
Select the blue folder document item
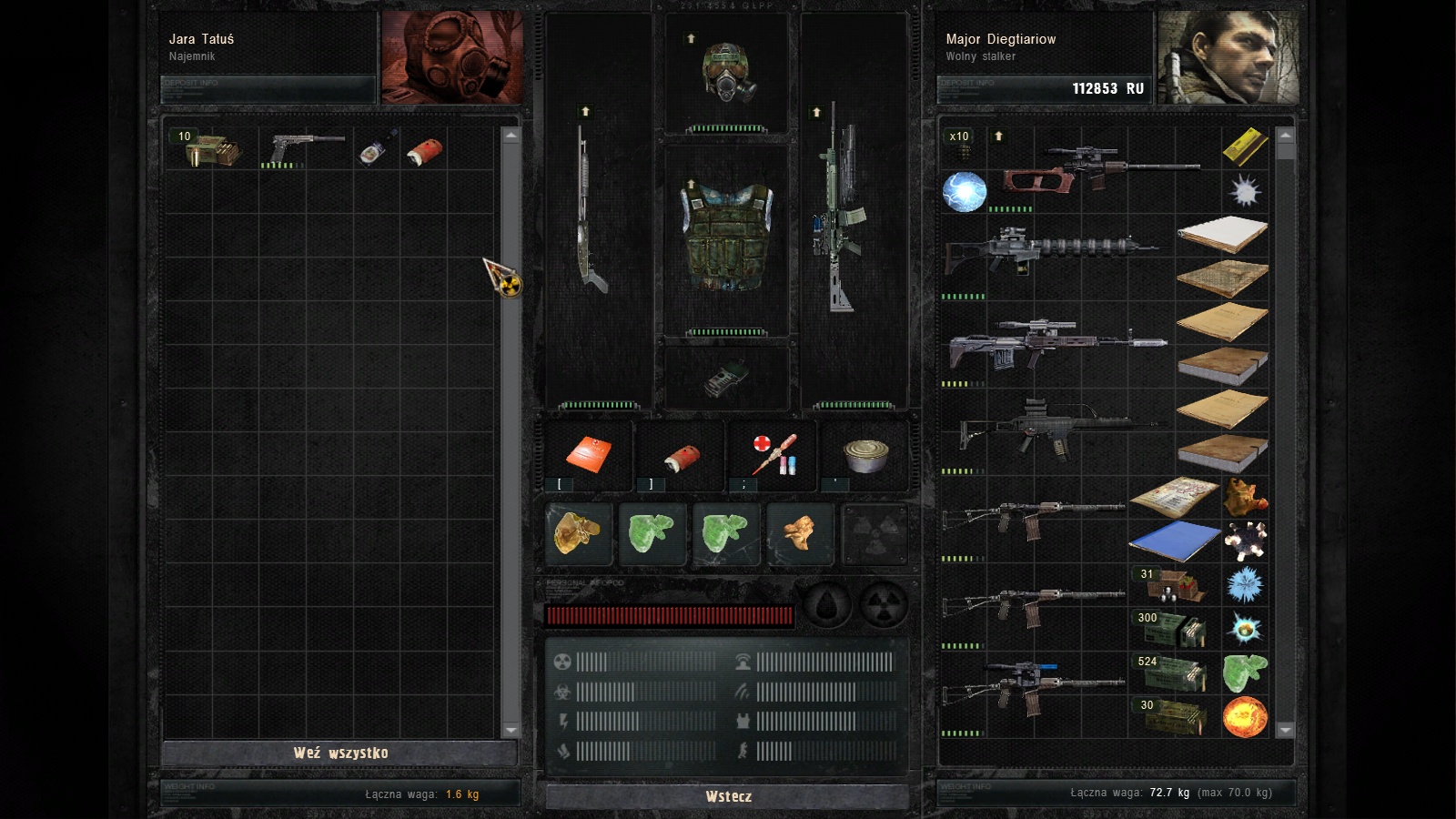1174,541
